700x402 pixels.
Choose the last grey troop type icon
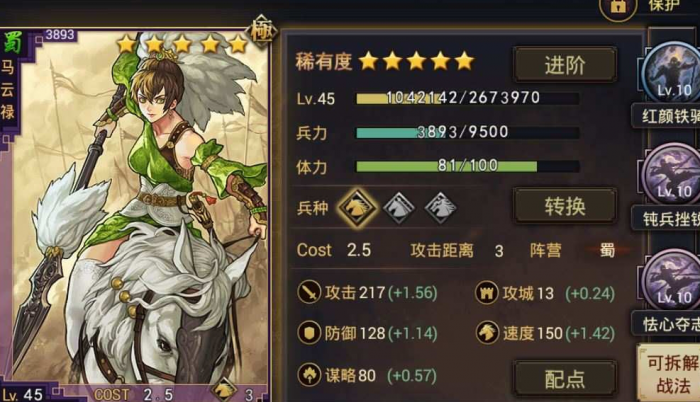pyautogui.click(x=440, y=207)
